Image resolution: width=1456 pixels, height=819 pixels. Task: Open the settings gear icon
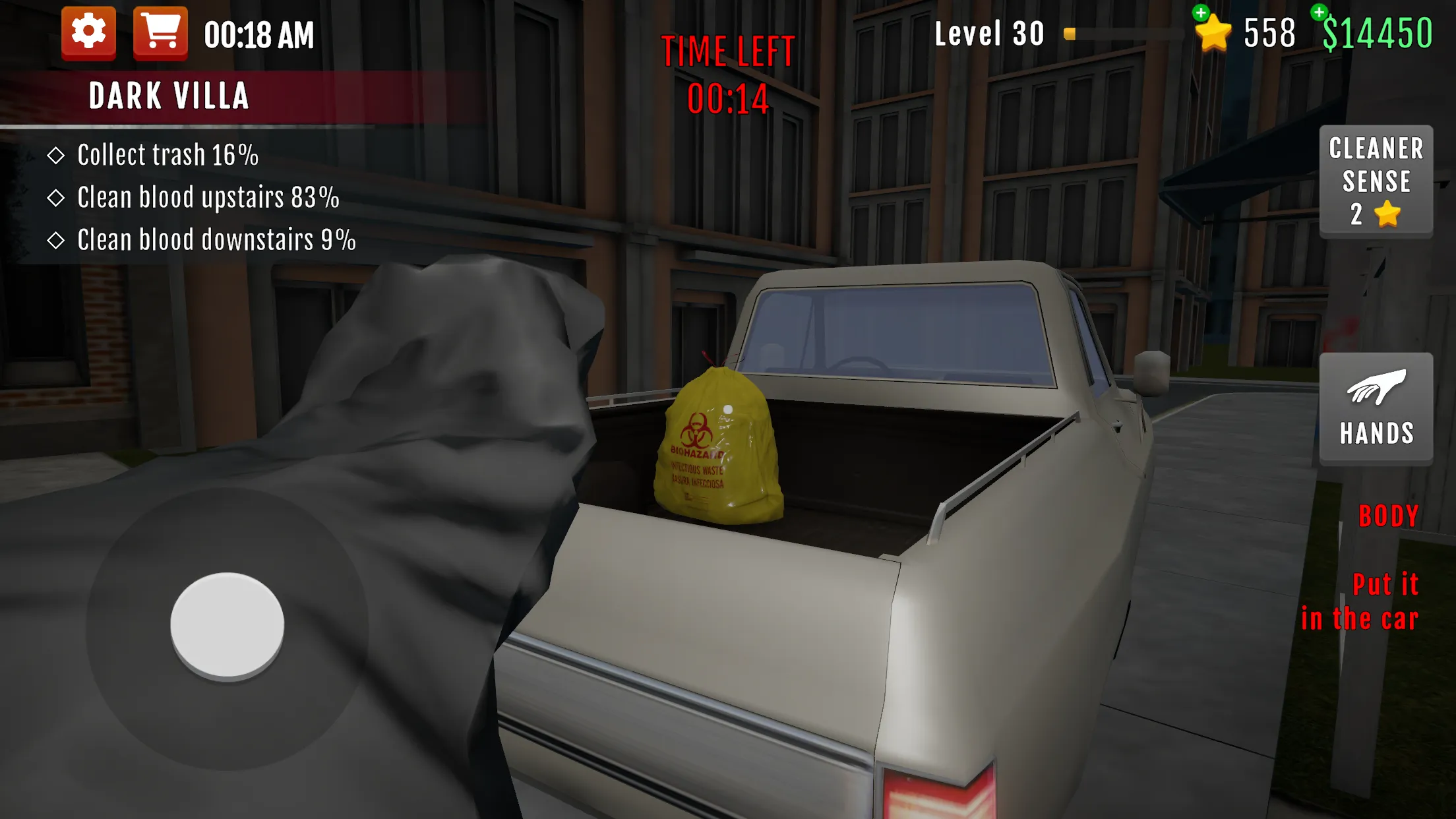89,32
